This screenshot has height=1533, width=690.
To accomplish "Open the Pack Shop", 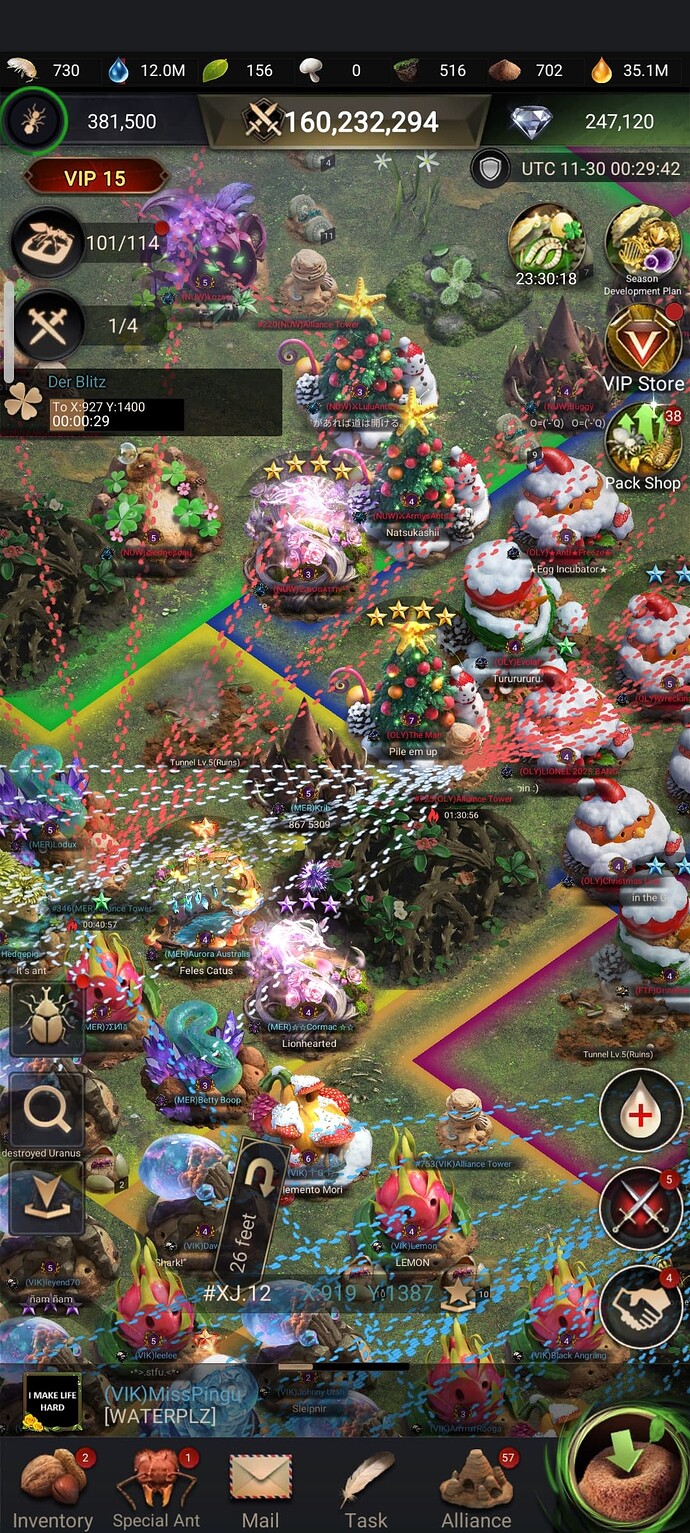I will (x=643, y=446).
